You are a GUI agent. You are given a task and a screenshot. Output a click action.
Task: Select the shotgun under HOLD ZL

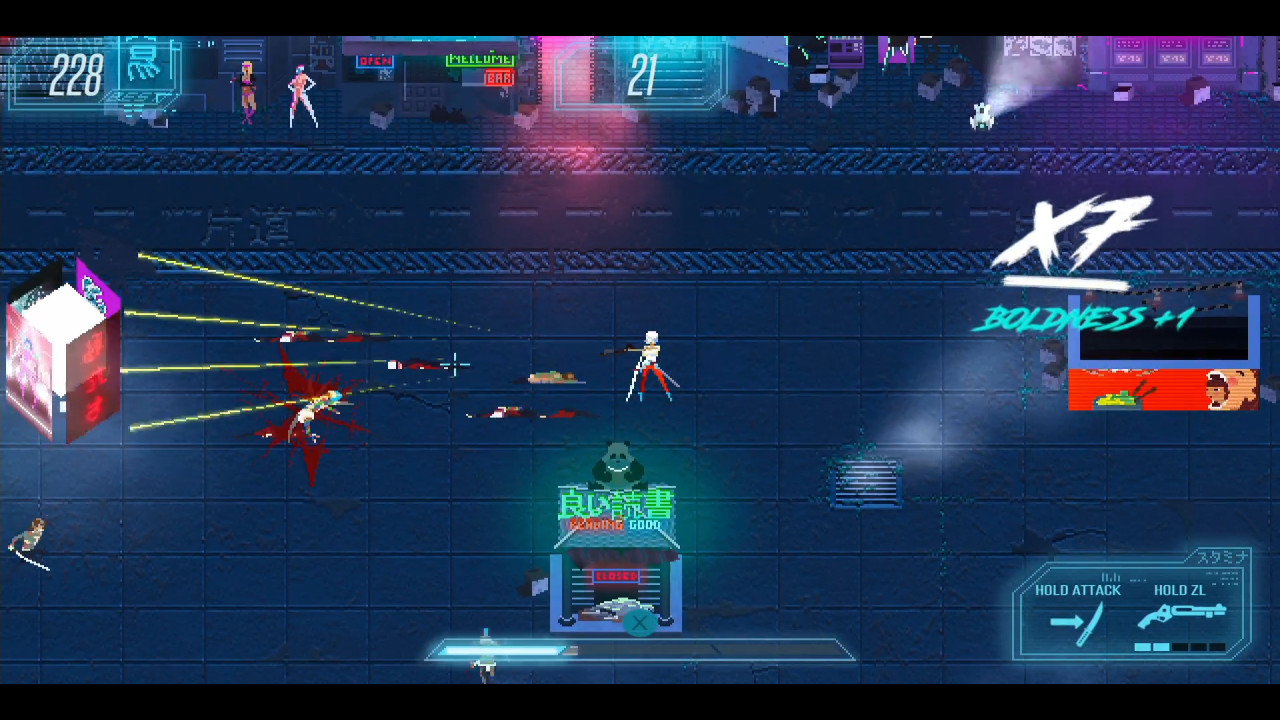[1185, 612]
